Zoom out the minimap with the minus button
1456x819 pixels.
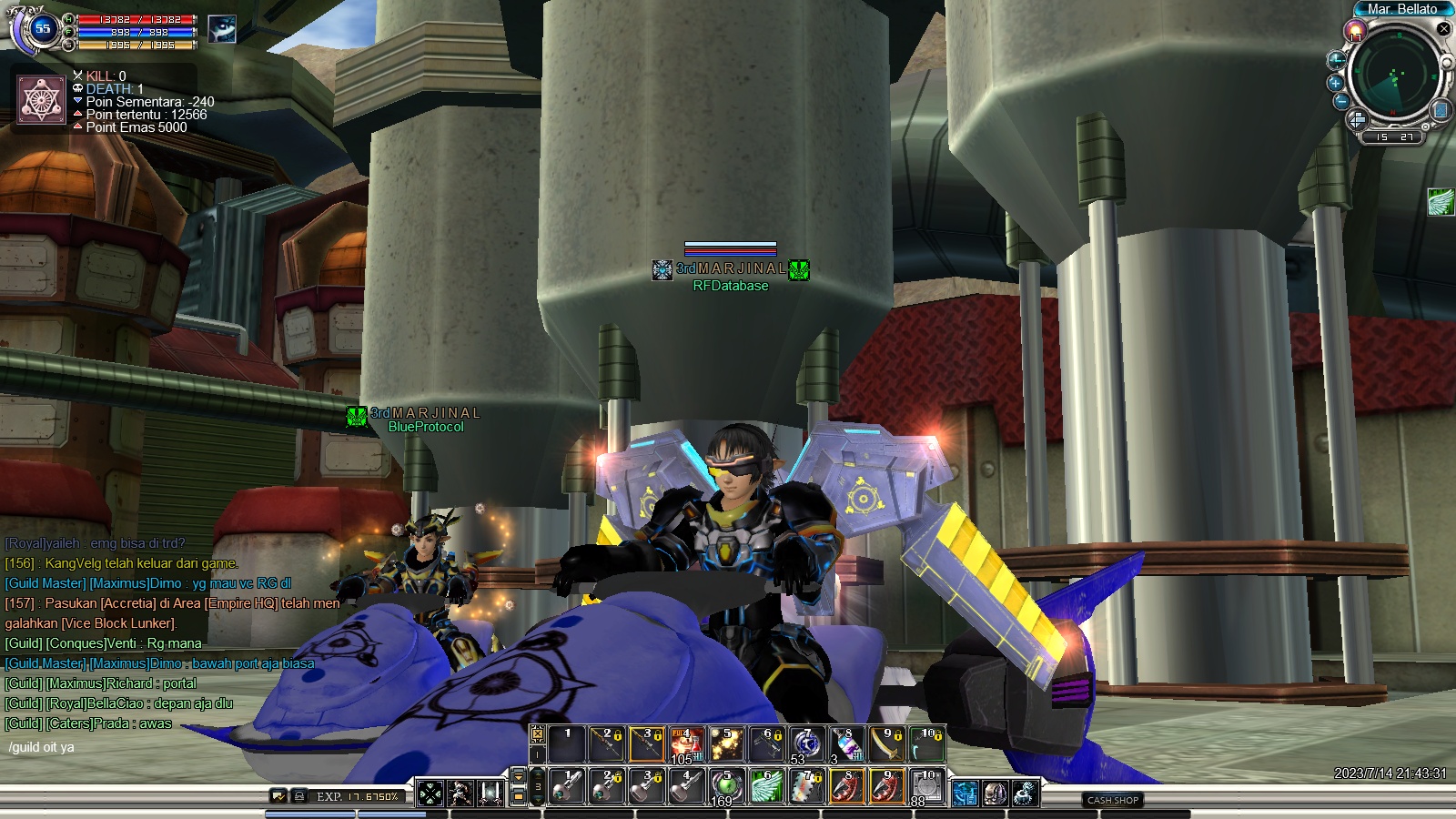coord(1341,101)
